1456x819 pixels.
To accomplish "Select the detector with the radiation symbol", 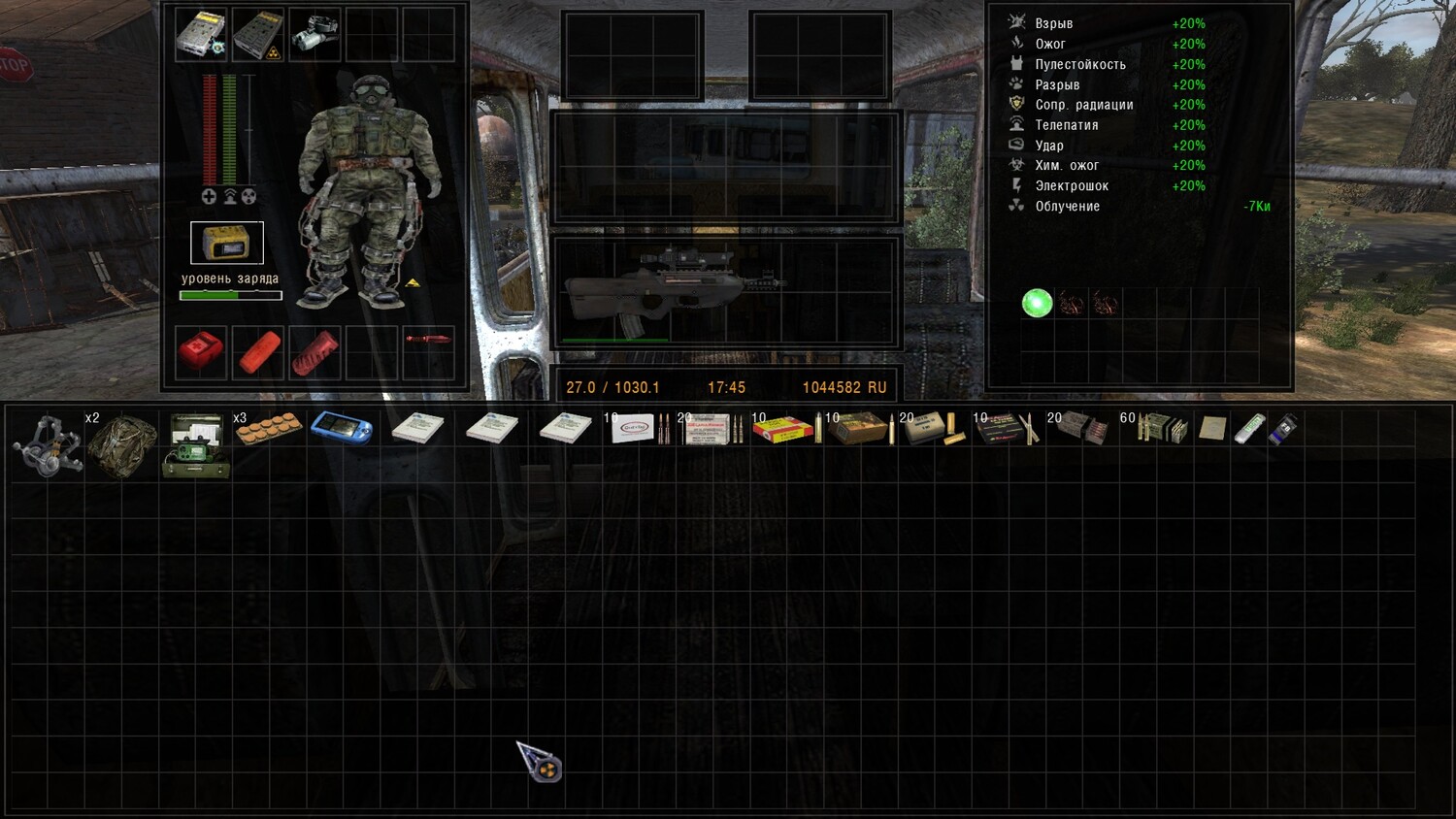I will [x=257, y=35].
